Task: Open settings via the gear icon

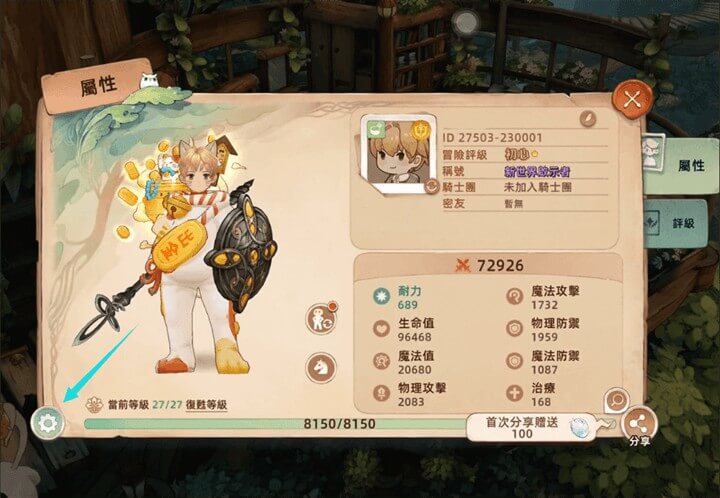Action: 47,422
